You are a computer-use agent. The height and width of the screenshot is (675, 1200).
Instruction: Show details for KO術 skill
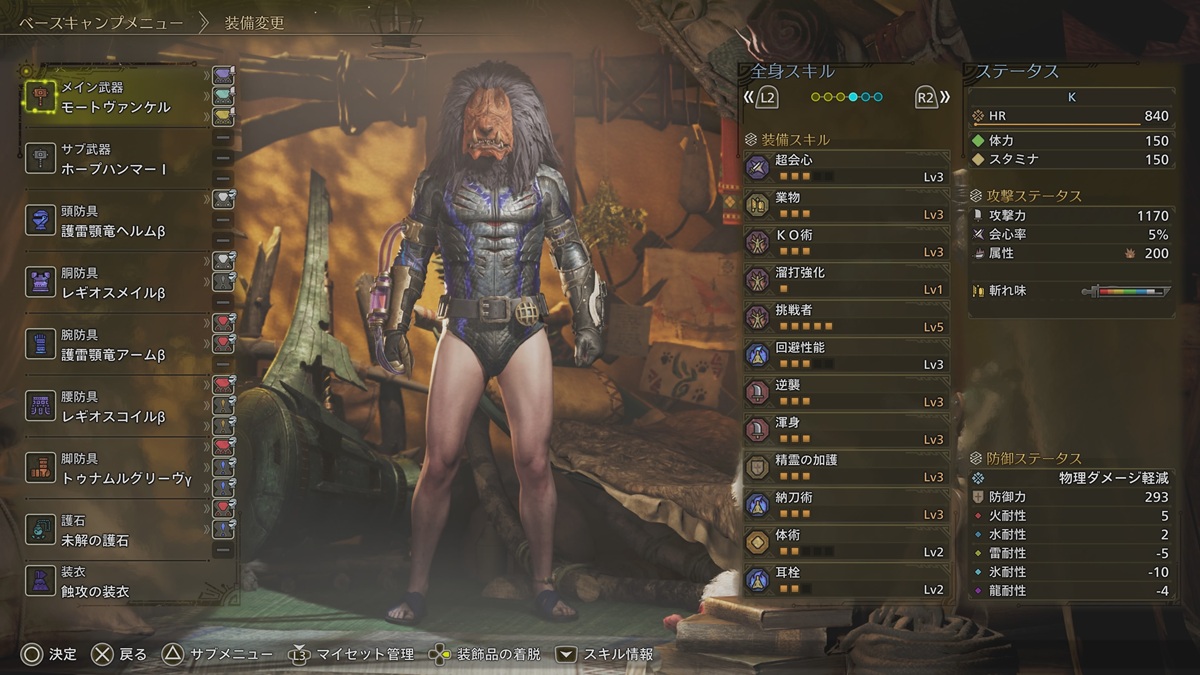point(845,242)
